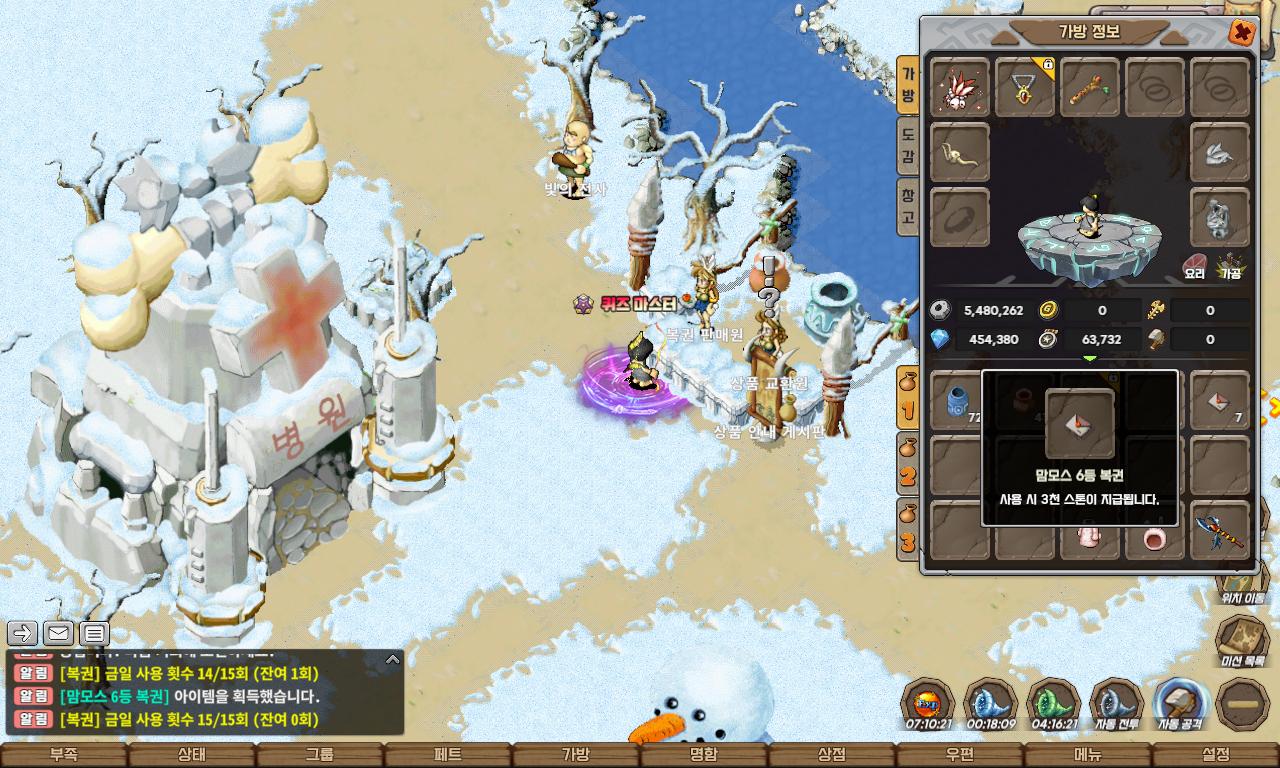
Task: Open the 창고 storage tab
Action: coord(907,205)
